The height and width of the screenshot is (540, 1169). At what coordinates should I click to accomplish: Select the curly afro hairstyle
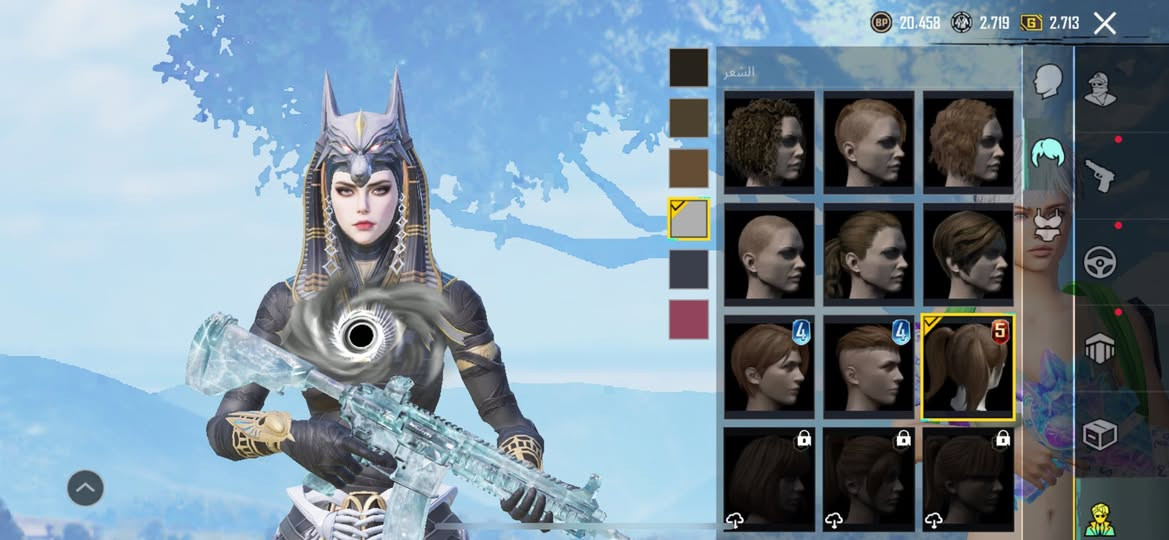768,142
